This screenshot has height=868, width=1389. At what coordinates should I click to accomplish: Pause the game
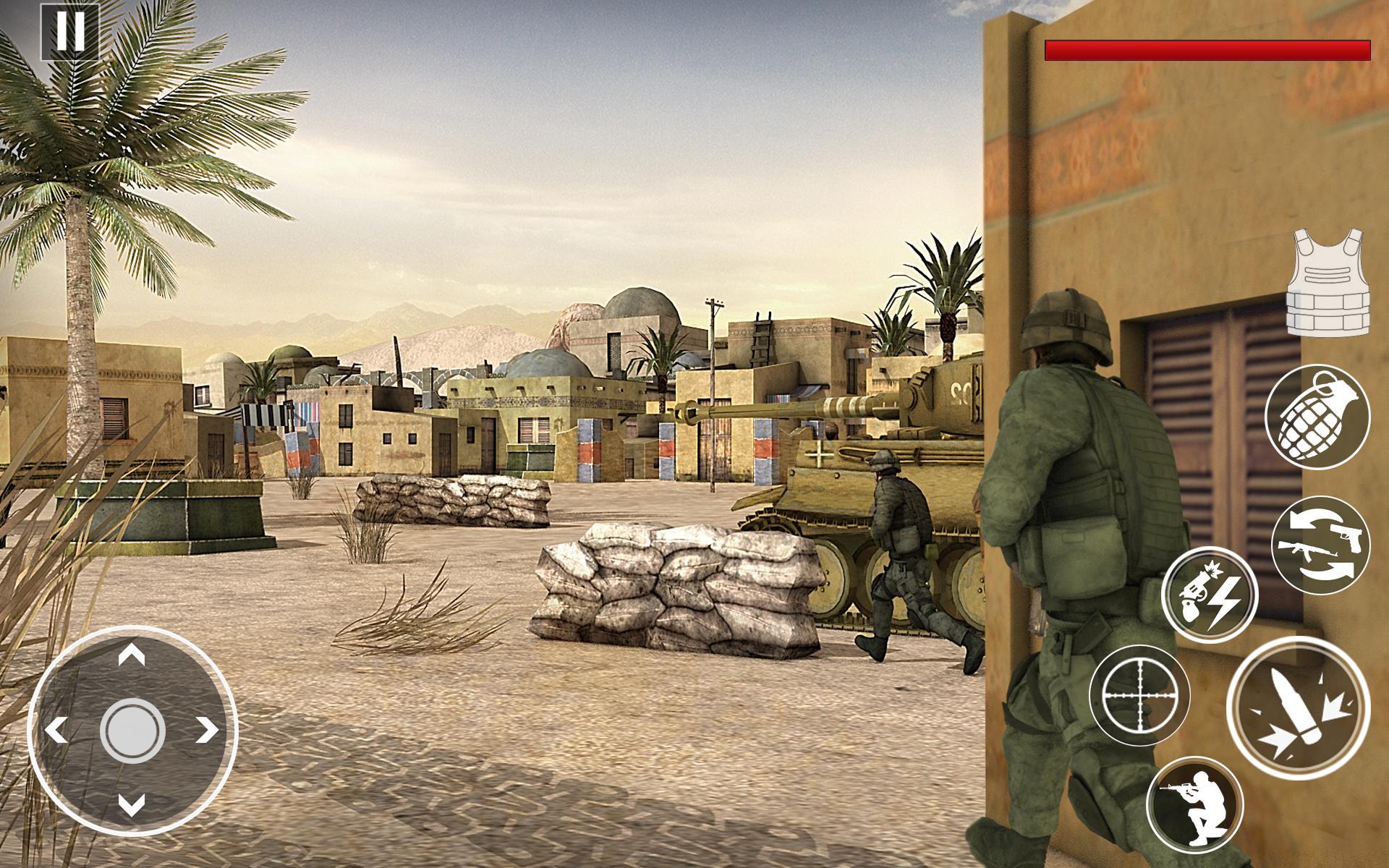[69, 31]
